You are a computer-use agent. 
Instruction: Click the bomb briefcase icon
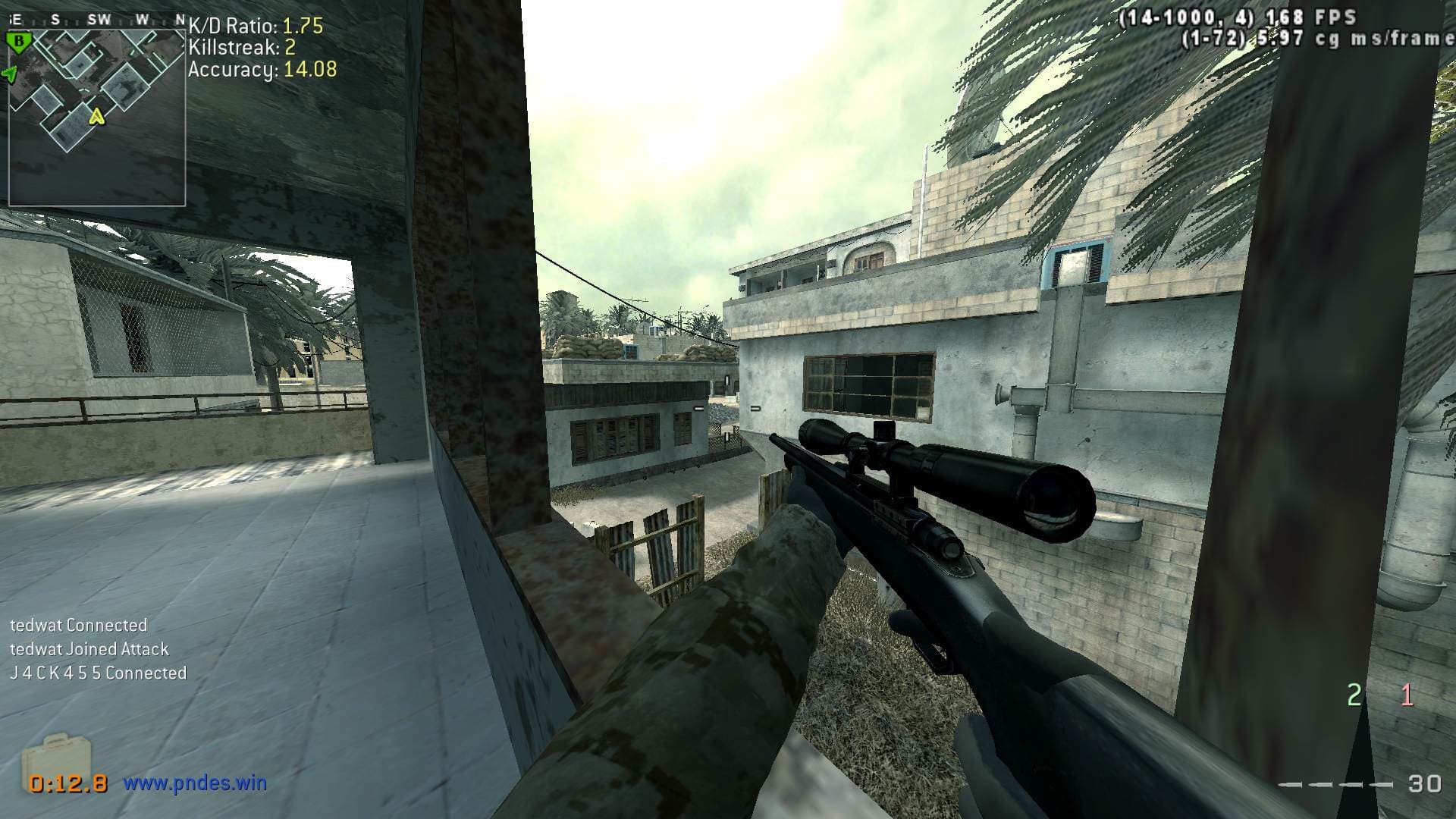coord(55,756)
